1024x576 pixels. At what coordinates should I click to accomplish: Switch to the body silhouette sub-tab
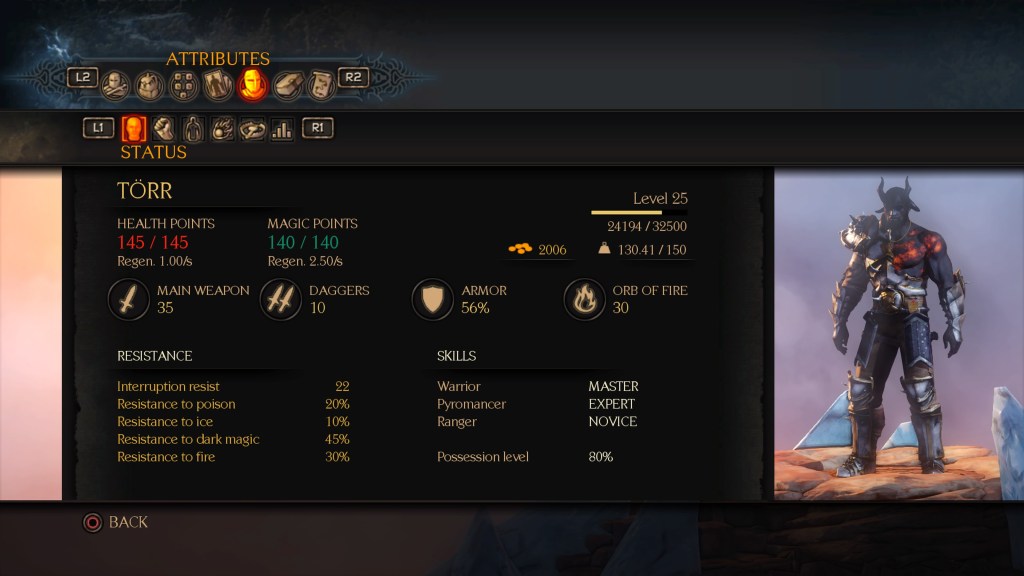[x=193, y=129]
